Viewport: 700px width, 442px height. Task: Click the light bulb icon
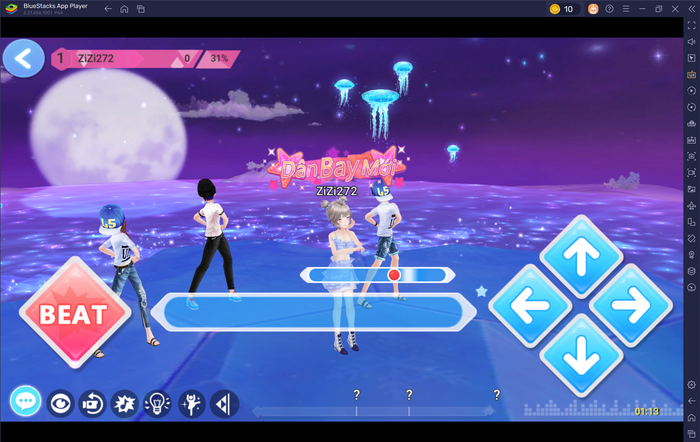pyautogui.click(x=157, y=403)
